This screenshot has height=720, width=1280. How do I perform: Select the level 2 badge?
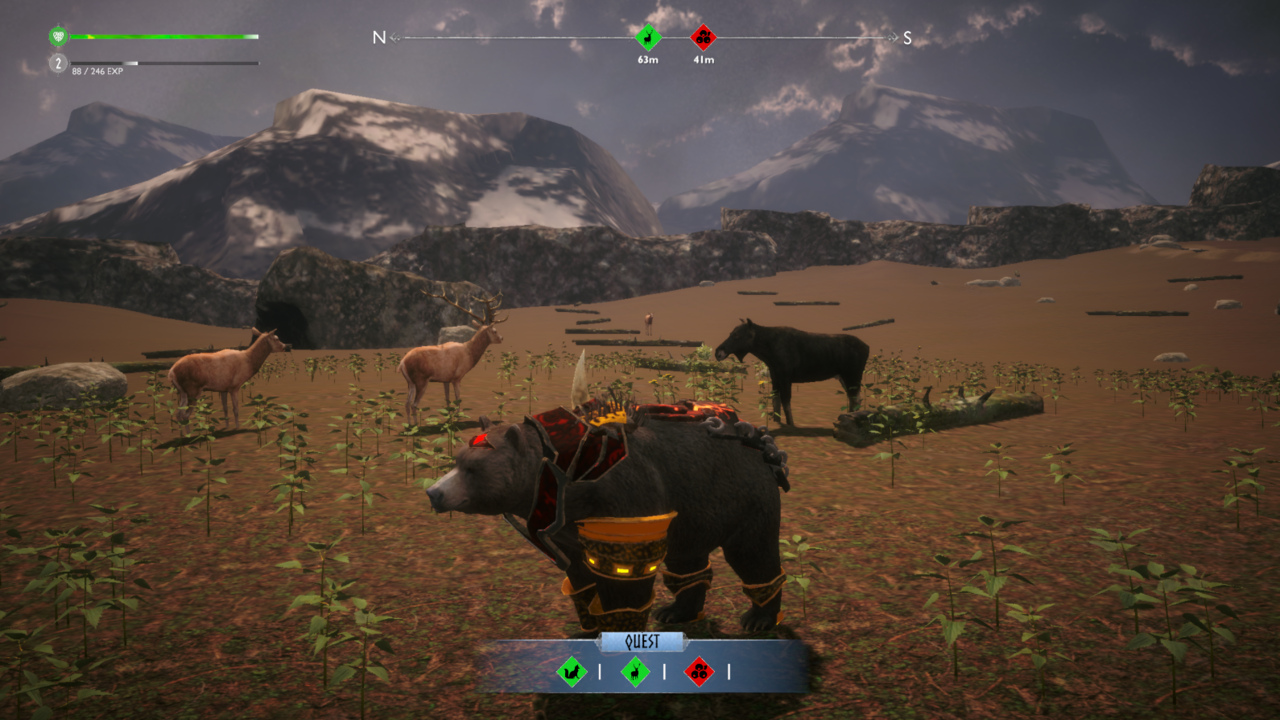point(58,63)
